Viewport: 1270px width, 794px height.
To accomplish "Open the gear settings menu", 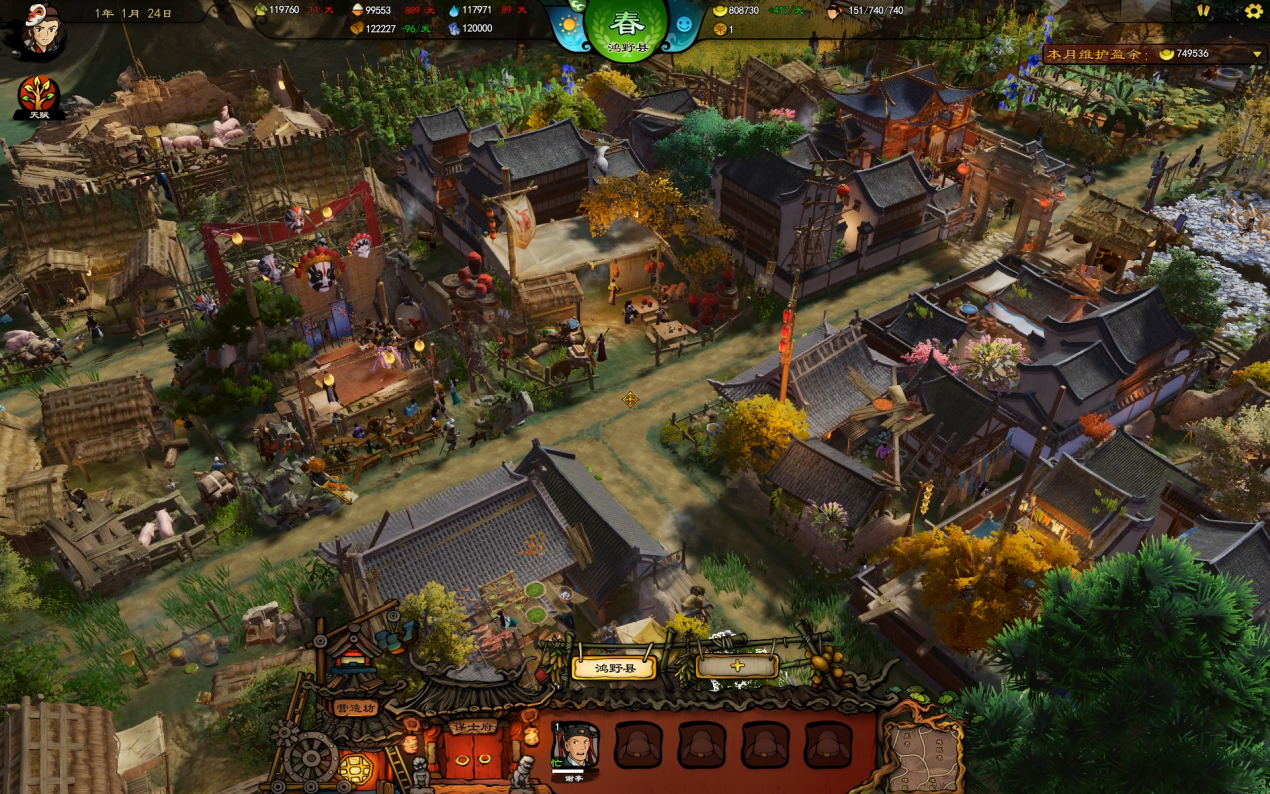I will click(x=1253, y=11).
